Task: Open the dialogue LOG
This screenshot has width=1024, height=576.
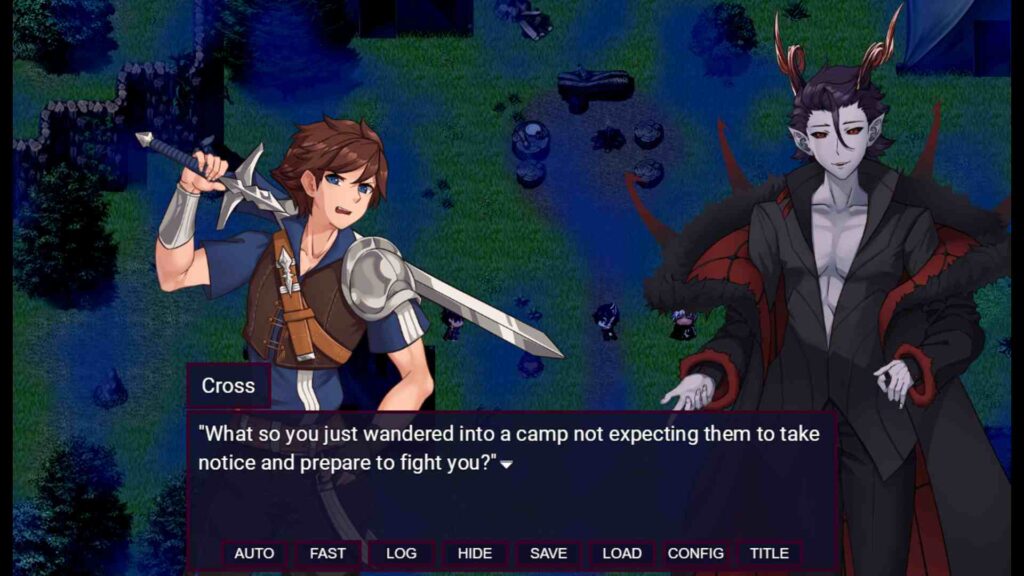Action: coord(401,553)
